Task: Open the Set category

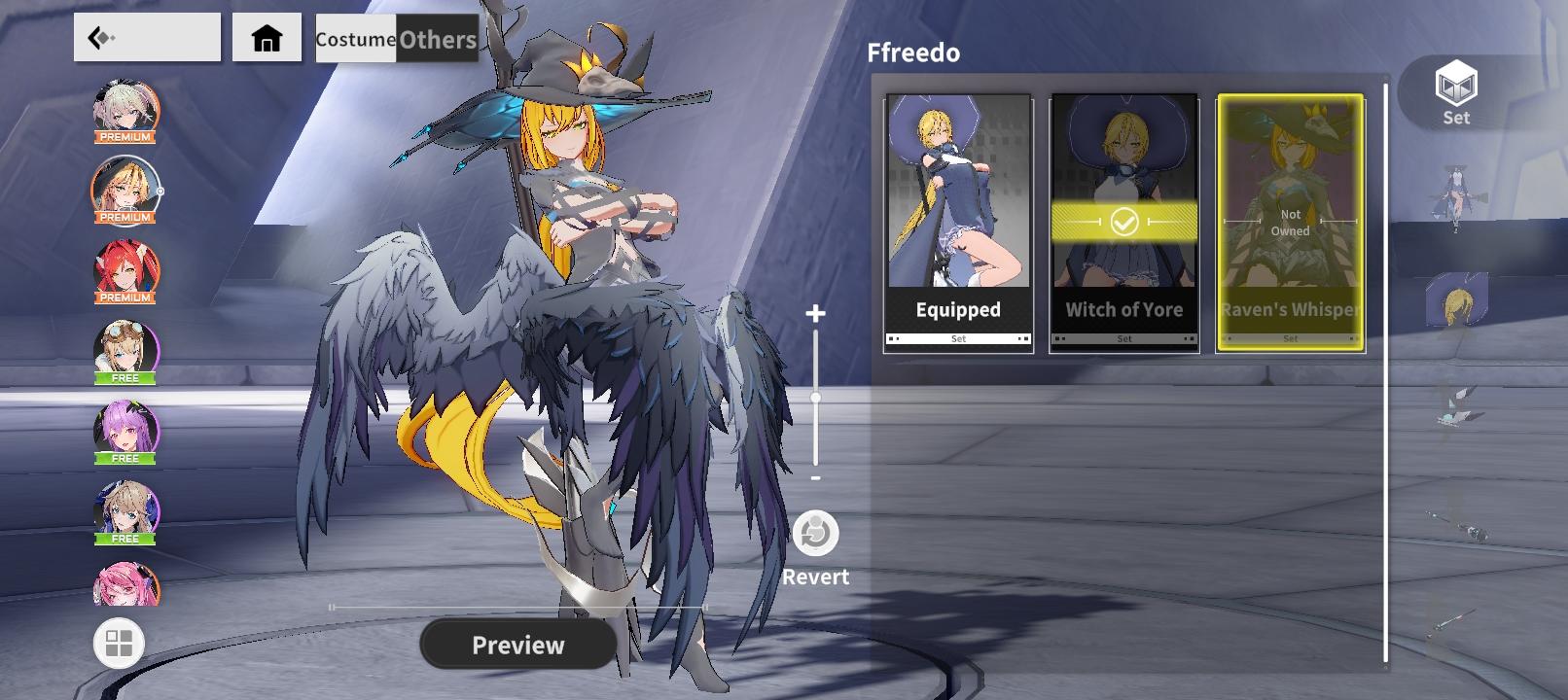Action: coord(1455,92)
